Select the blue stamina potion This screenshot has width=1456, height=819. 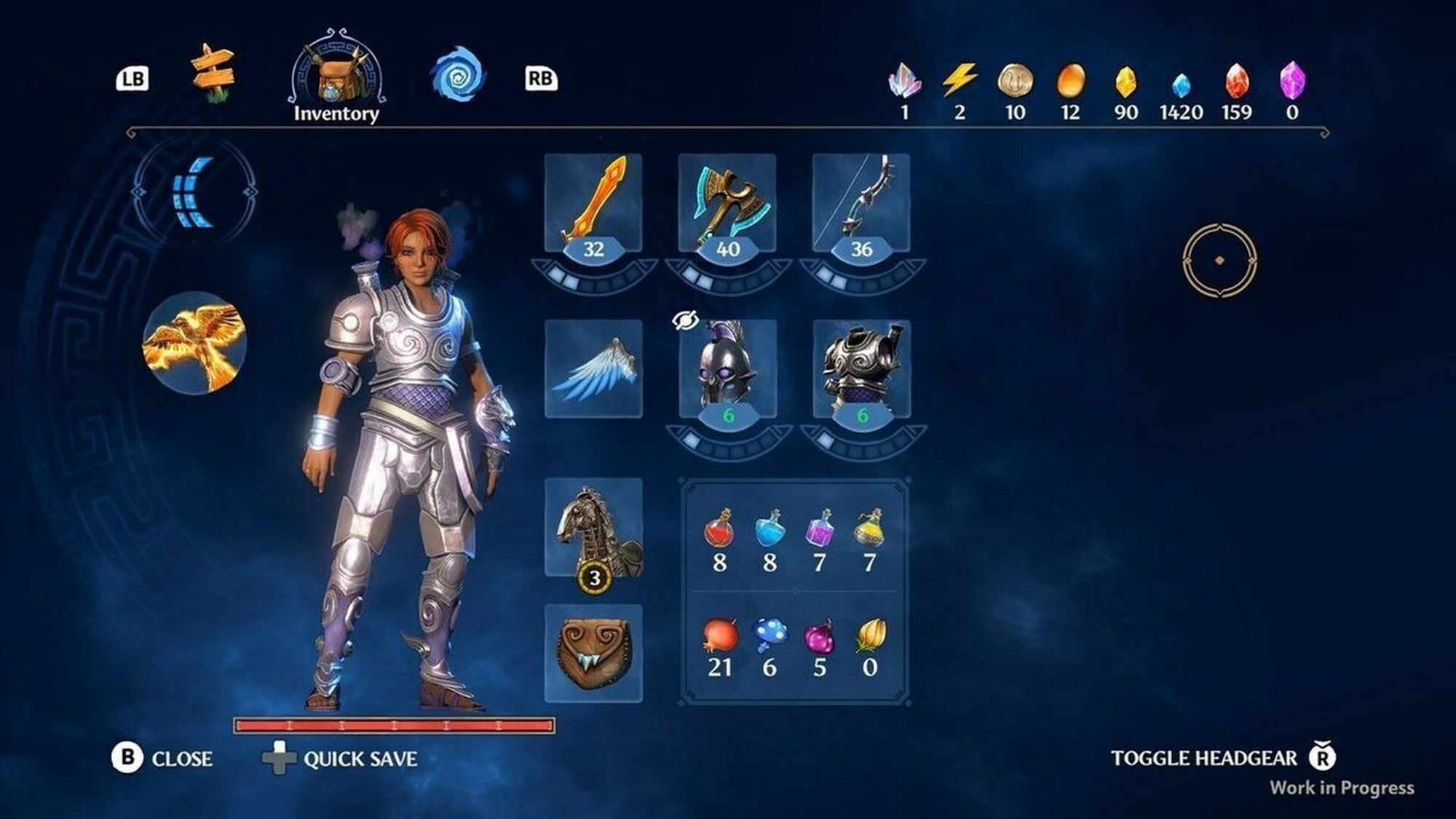pos(769,529)
